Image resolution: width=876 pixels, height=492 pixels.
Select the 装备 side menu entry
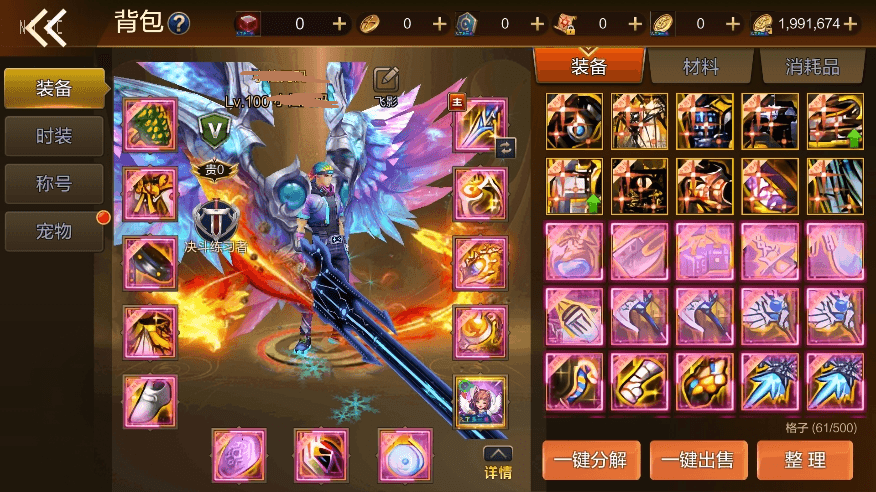[54, 88]
